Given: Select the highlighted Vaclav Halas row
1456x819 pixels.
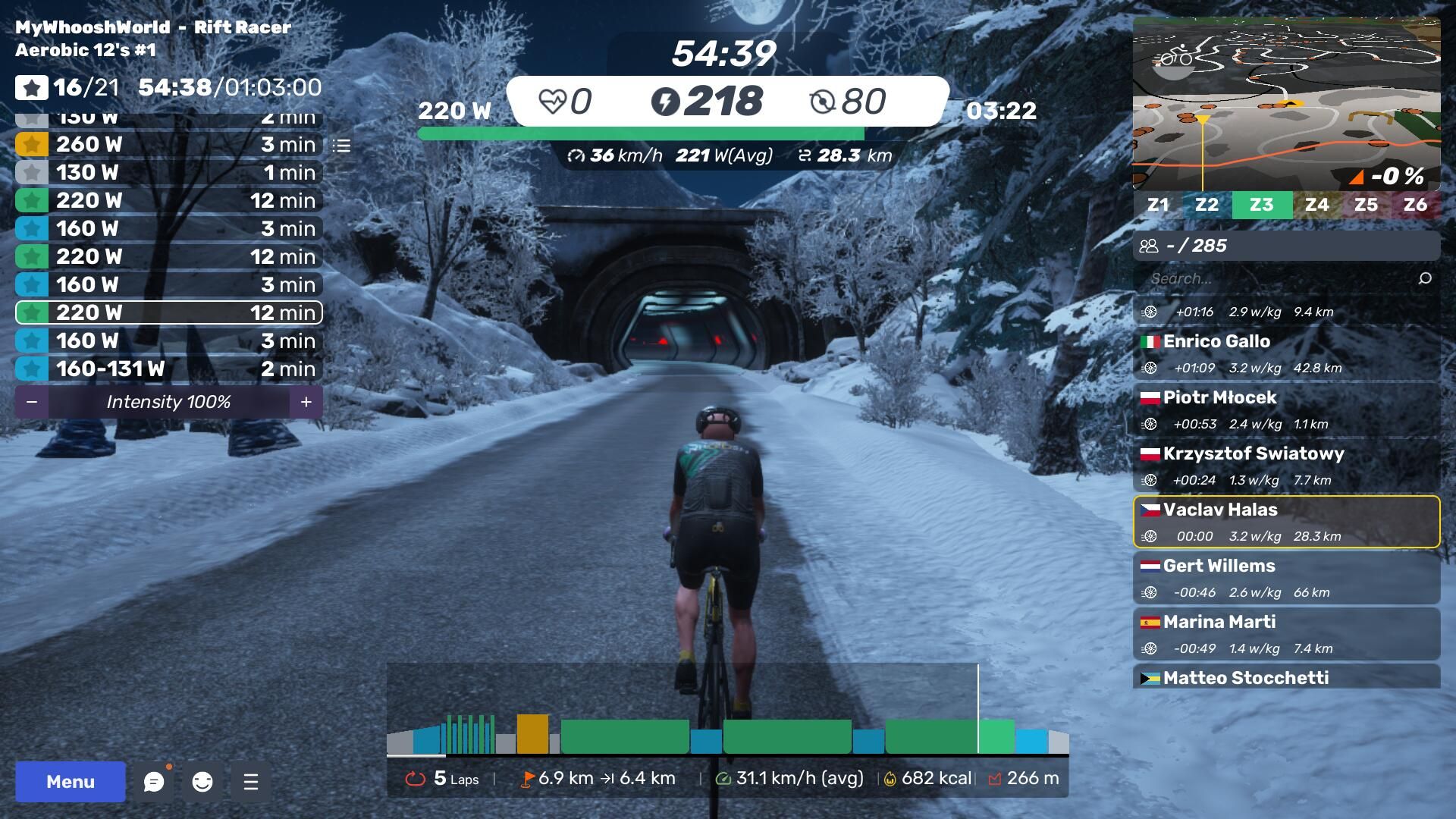Looking at the screenshot, I should point(1286,522).
